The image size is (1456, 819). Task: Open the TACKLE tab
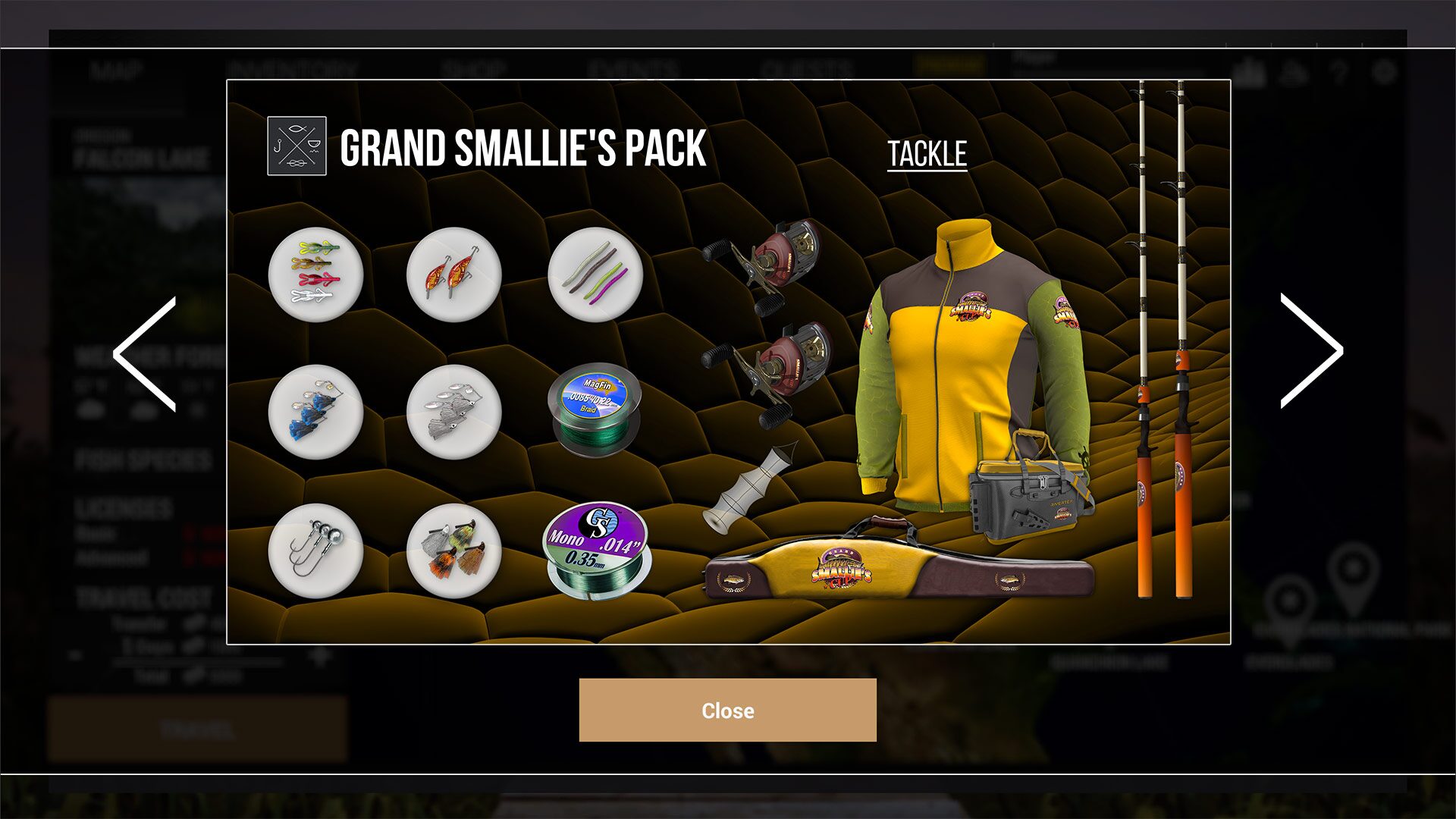(x=927, y=152)
